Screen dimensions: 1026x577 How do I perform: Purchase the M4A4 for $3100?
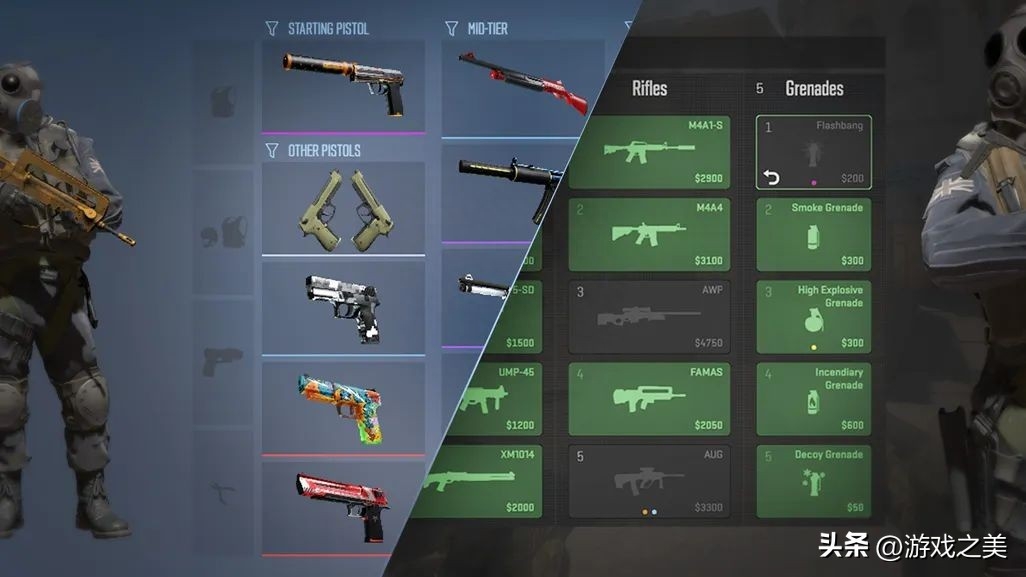pyautogui.click(x=649, y=234)
